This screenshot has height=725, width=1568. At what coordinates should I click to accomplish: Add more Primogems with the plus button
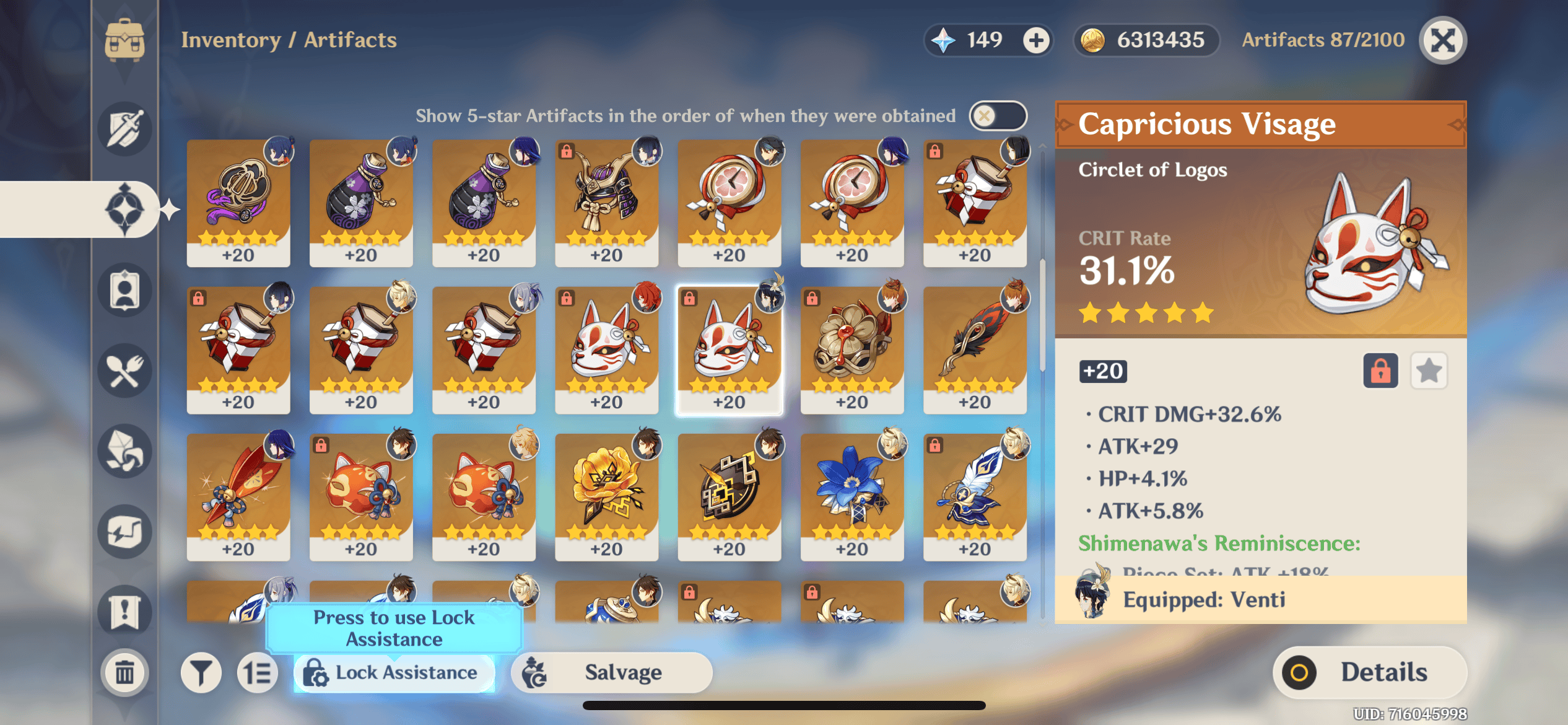[1036, 41]
